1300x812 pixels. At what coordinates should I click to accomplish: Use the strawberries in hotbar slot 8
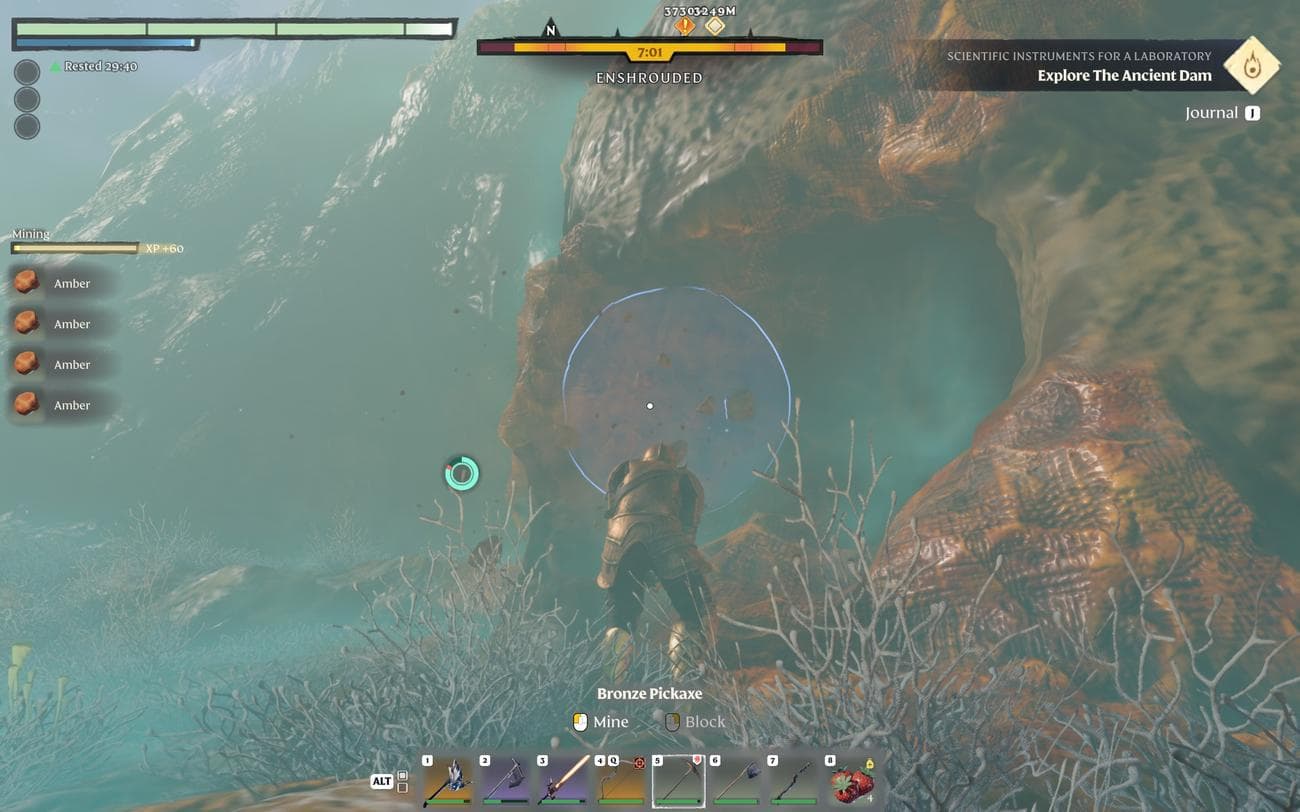(852, 782)
